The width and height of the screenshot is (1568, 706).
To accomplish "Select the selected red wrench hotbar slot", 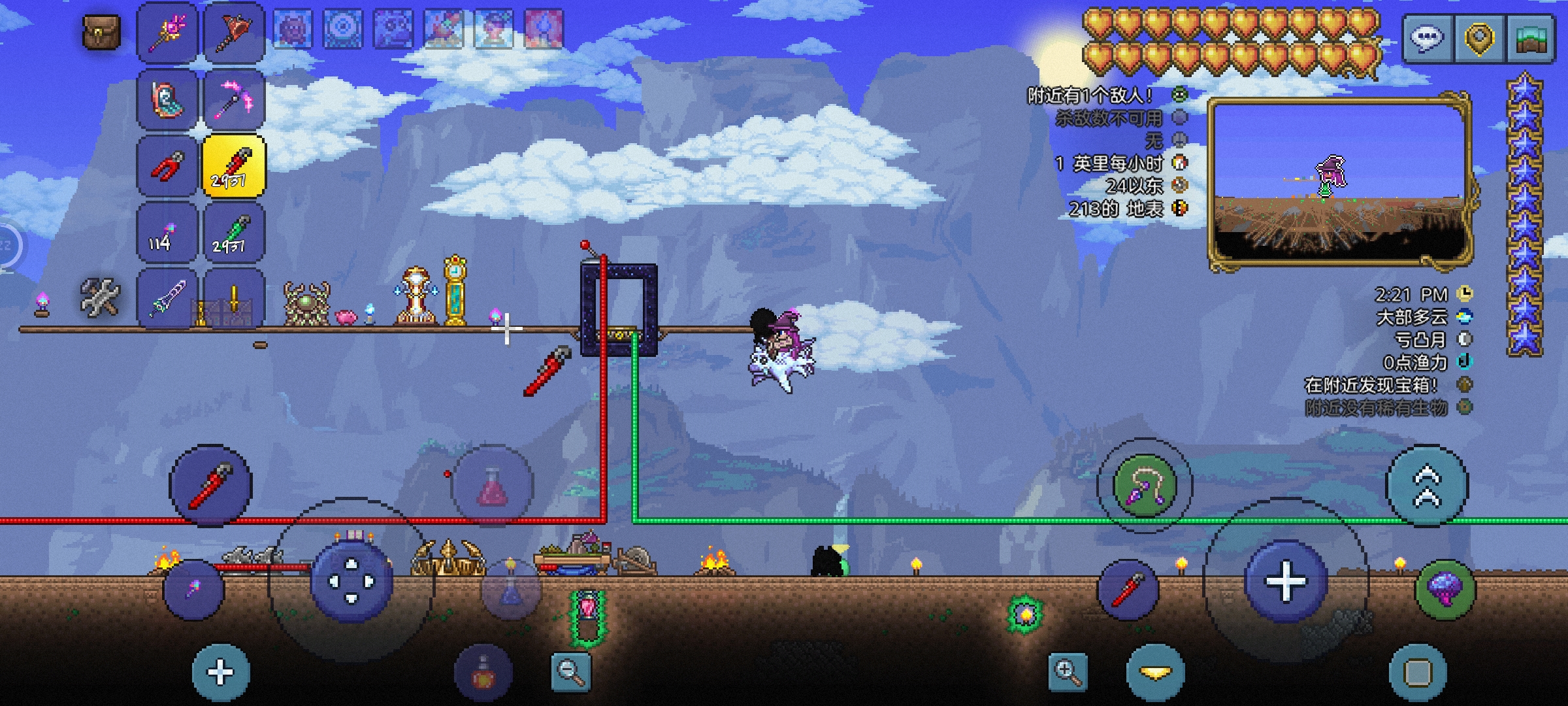I will click(234, 166).
